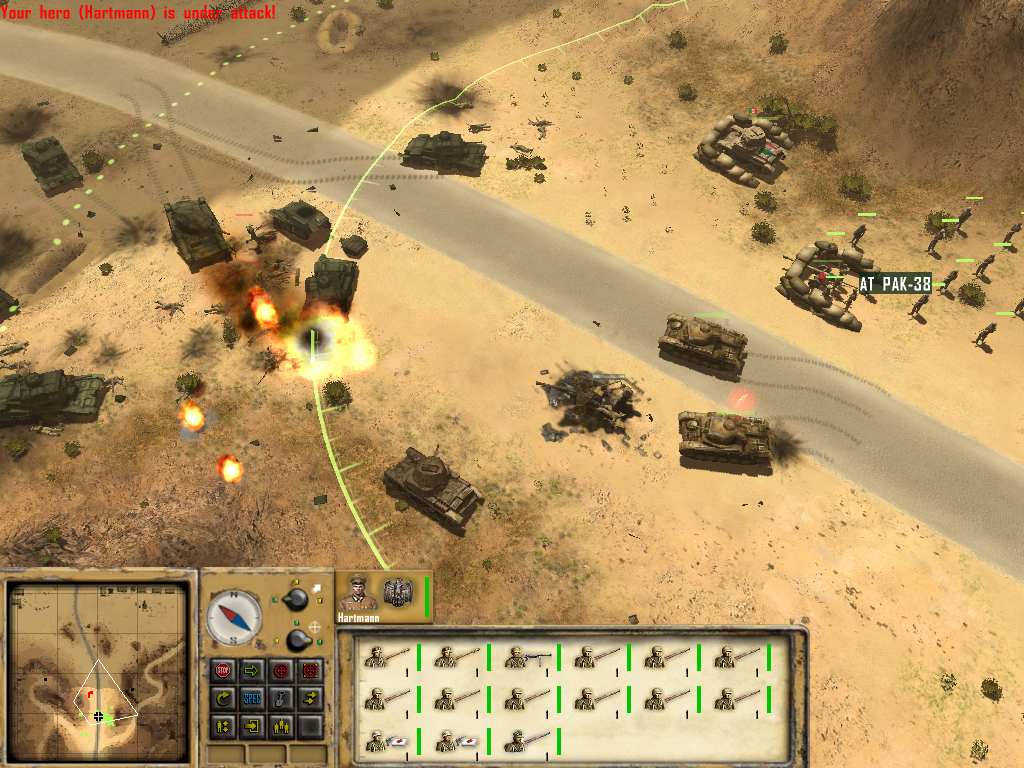
Task: Click the double yellow arrows command button
Action: [x=310, y=698]
